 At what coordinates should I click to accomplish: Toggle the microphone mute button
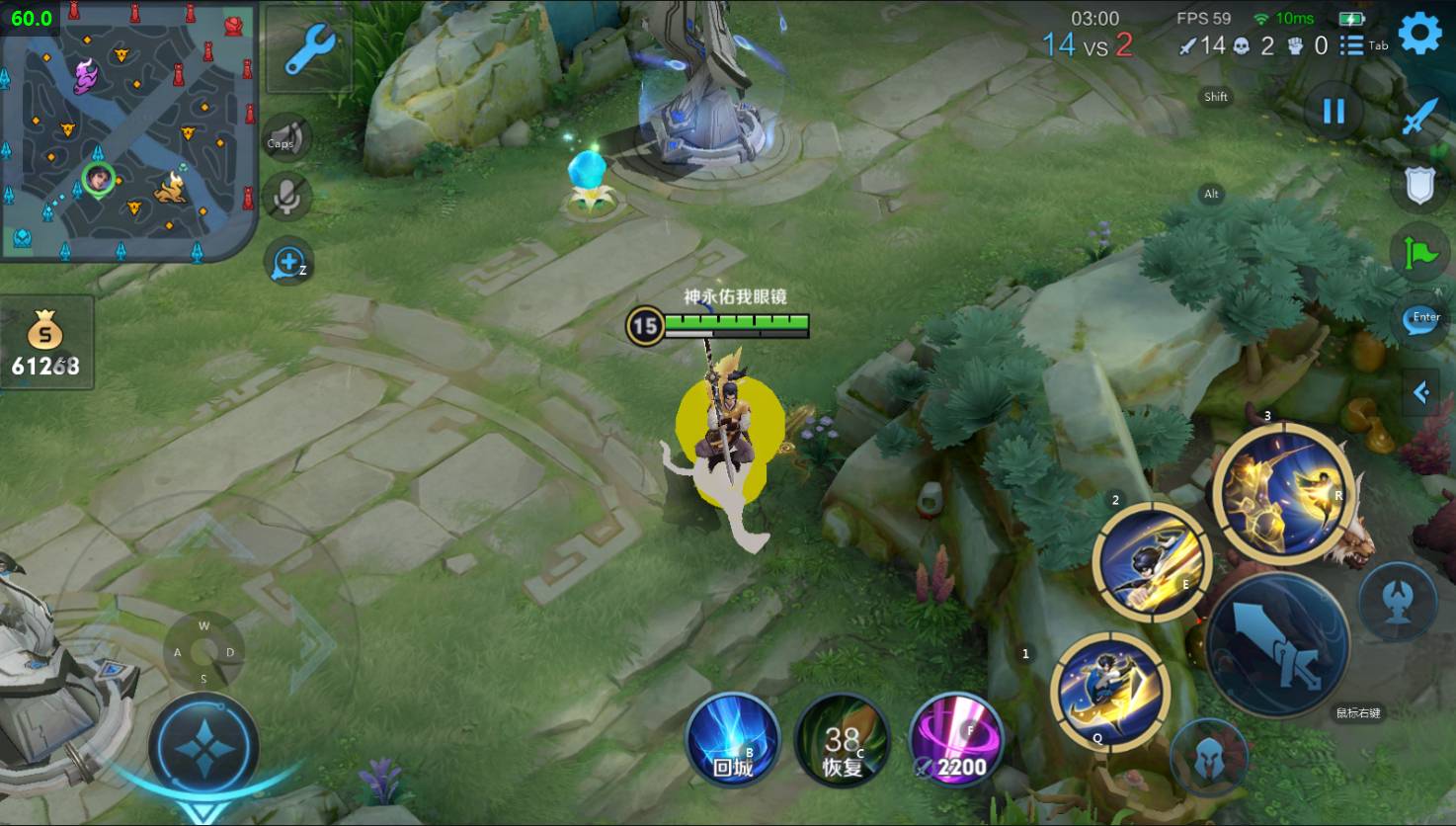coord(288,197)
